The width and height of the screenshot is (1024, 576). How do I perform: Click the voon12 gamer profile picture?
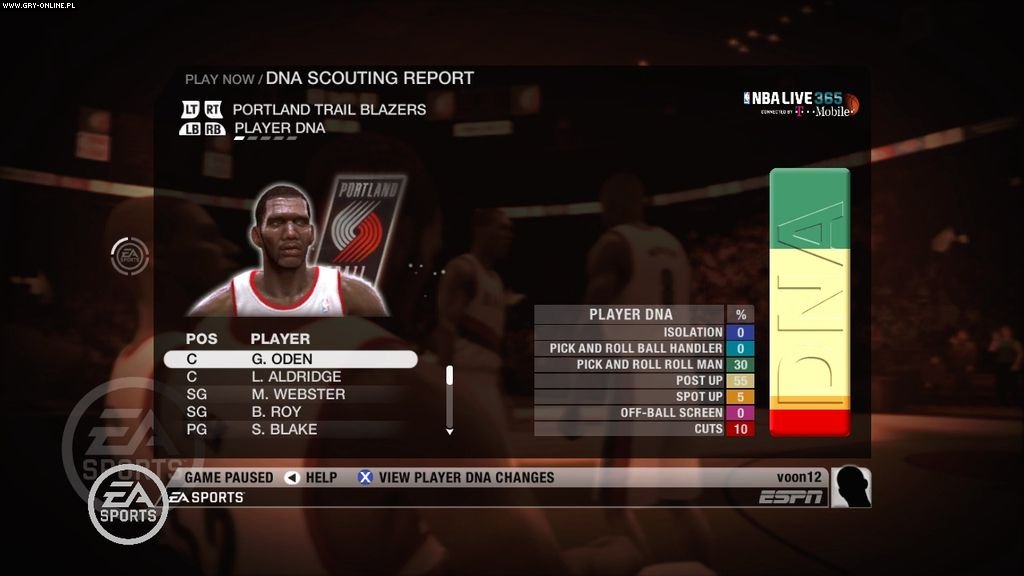pos(851,487)
